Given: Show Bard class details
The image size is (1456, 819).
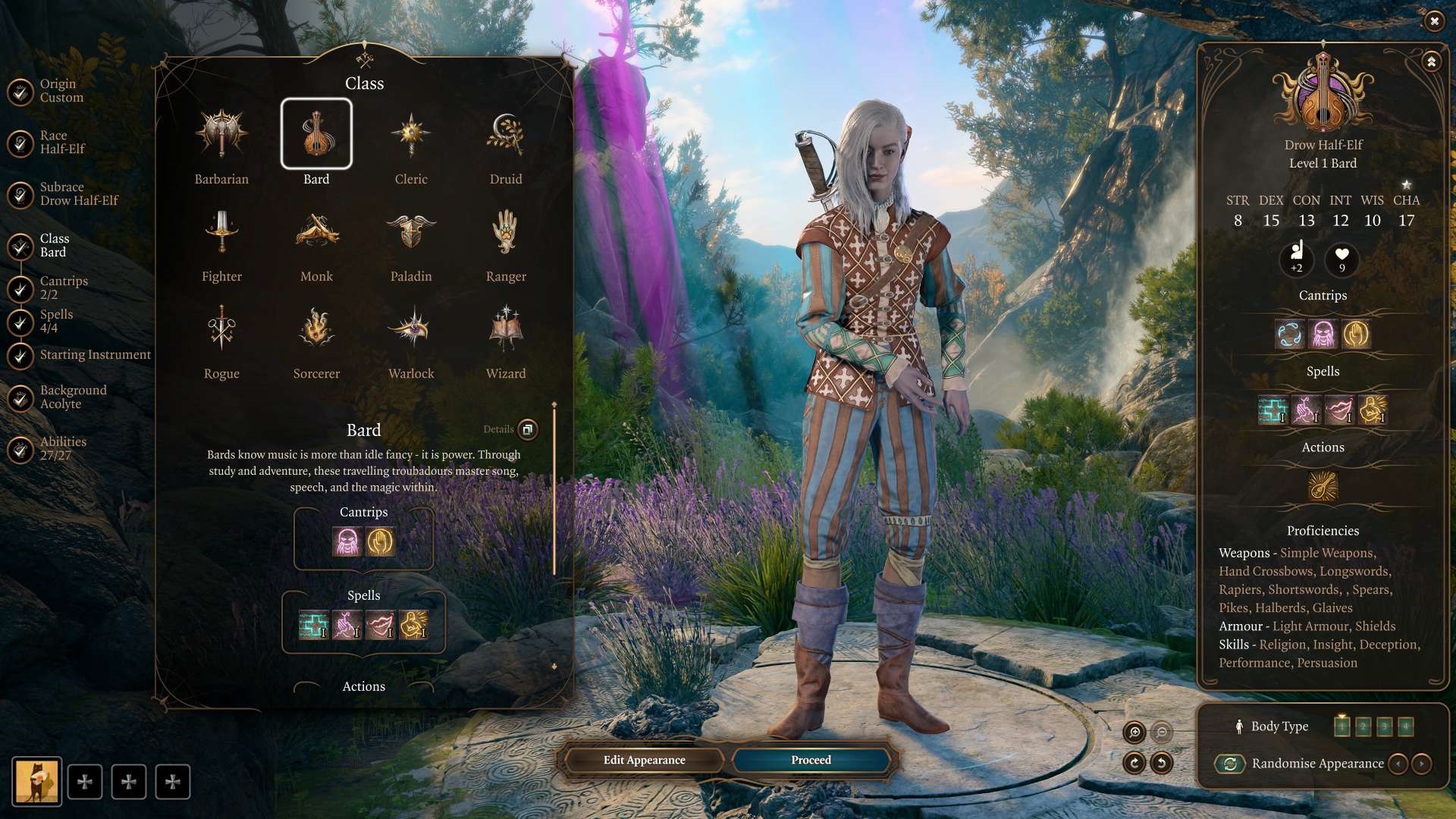Looking at the screenshot, I should click(x=528, y=429).
